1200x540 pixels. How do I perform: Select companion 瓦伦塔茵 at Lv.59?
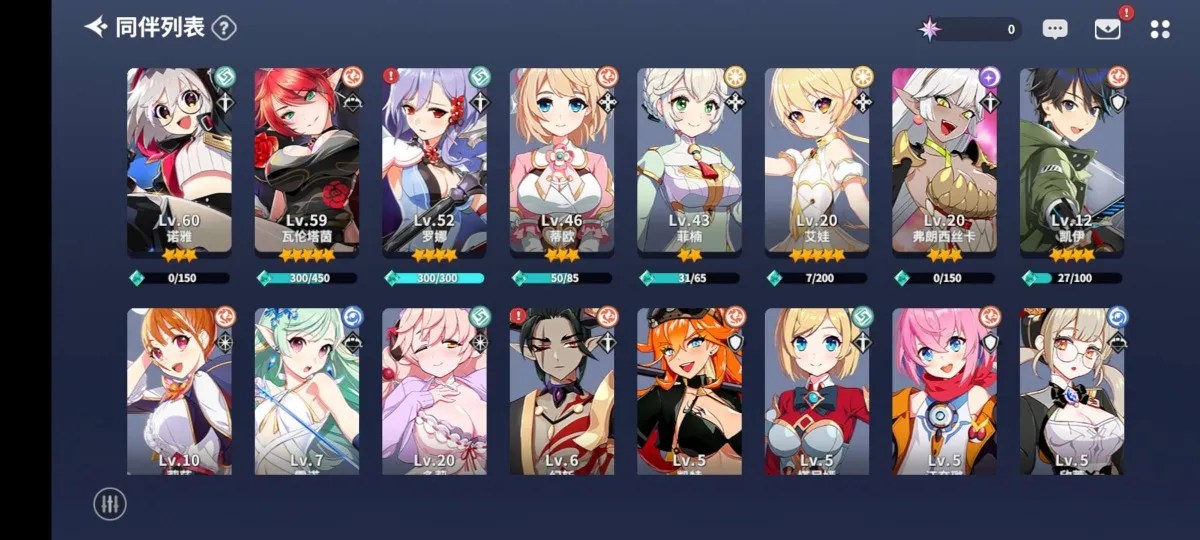307,160
